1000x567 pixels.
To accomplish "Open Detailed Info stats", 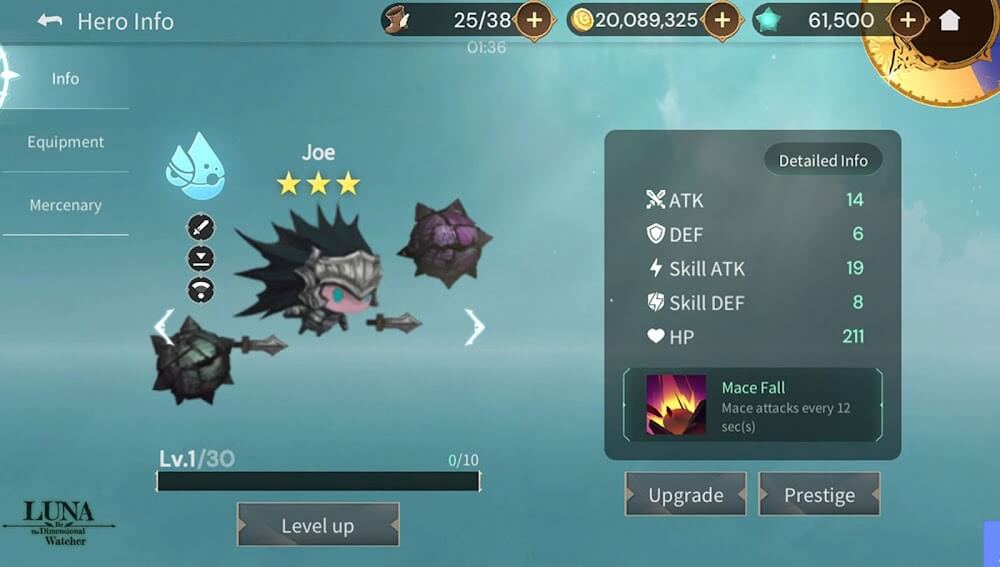I will (823, 160).
